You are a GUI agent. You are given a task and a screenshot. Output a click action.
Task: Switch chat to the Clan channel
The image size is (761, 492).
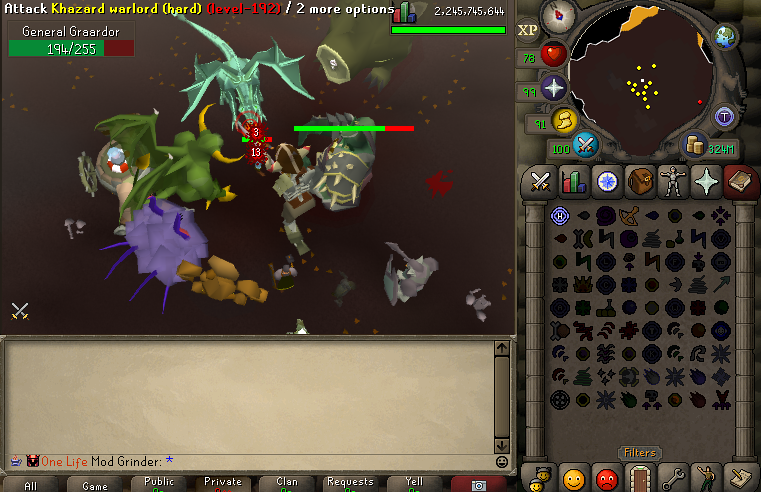(286, 484)
